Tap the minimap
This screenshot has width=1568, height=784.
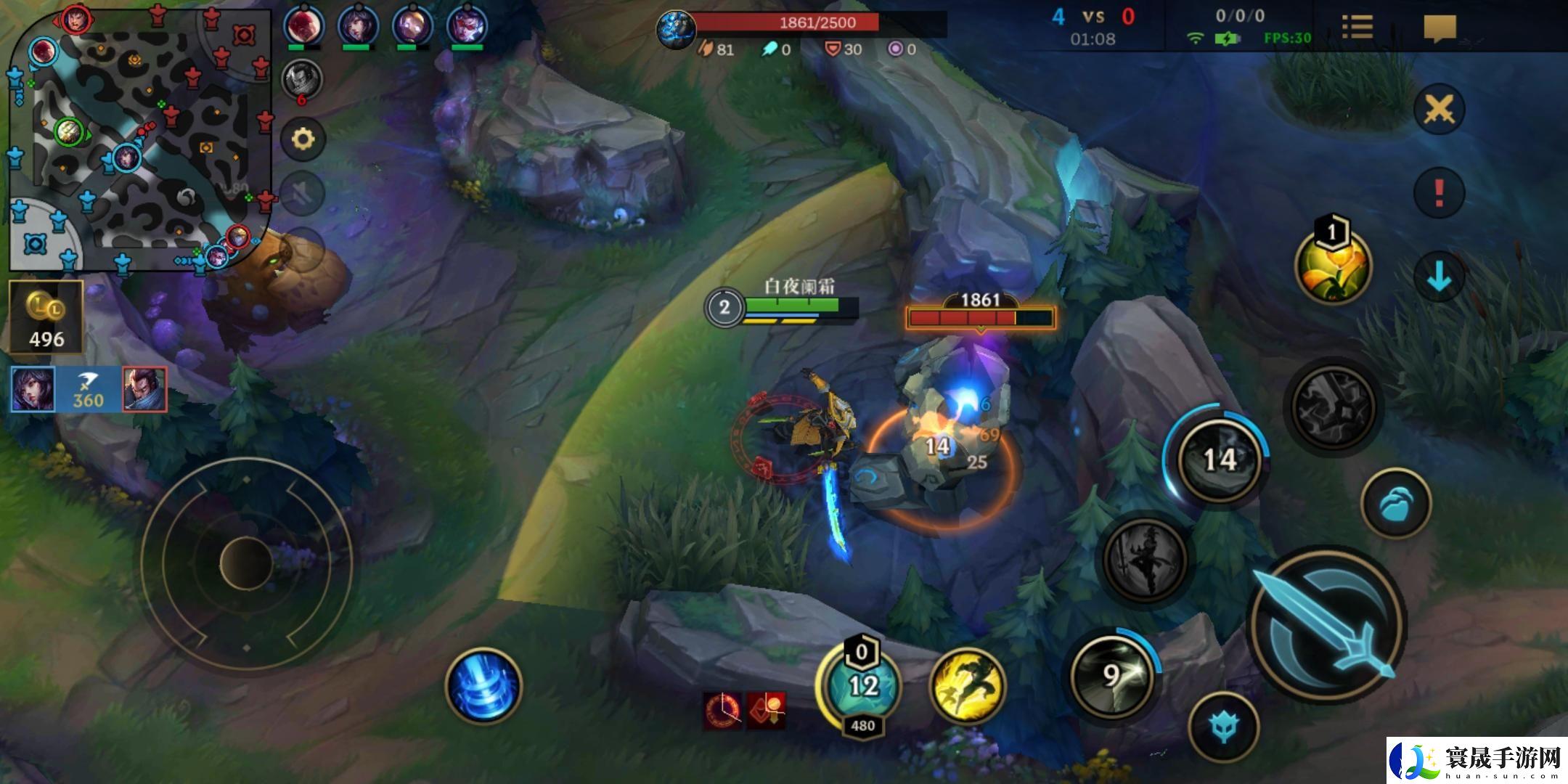pos(139,138)
